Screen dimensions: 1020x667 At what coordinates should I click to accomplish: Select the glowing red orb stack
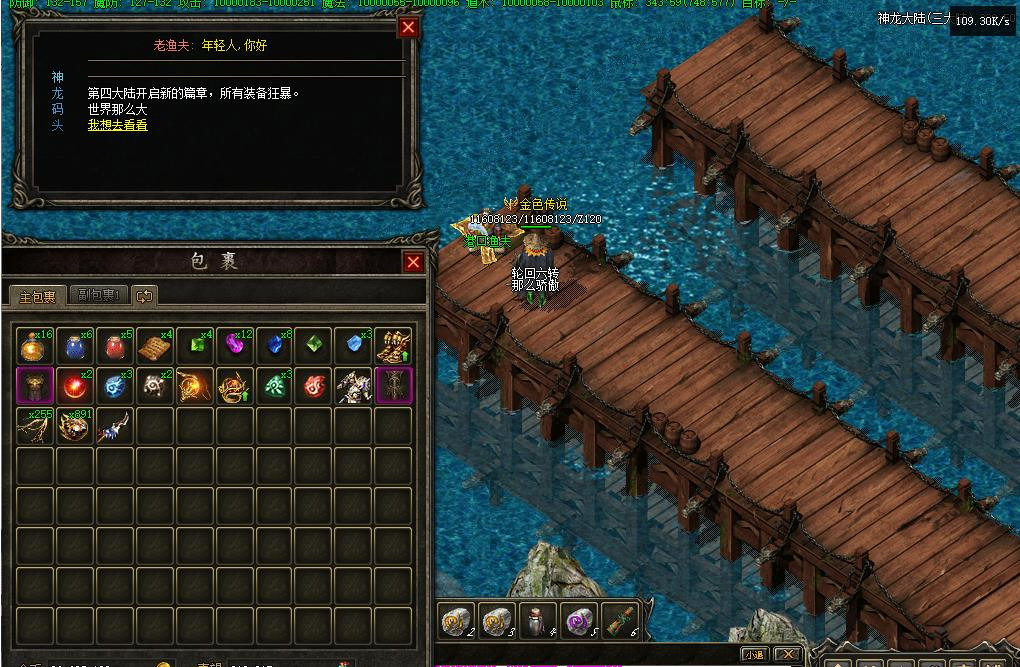(x=75, y=386)
